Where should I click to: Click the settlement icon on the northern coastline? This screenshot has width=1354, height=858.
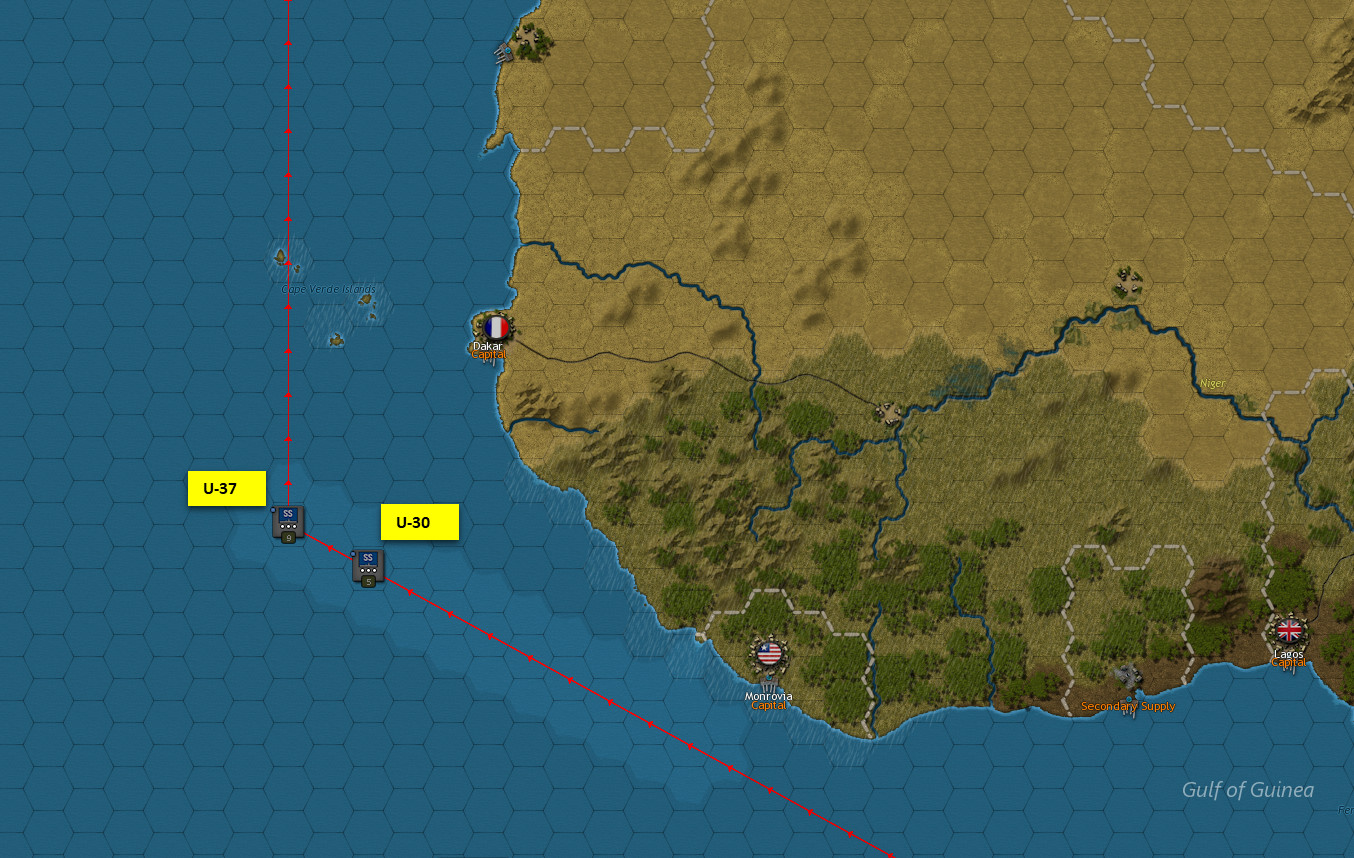coord(530,35)
